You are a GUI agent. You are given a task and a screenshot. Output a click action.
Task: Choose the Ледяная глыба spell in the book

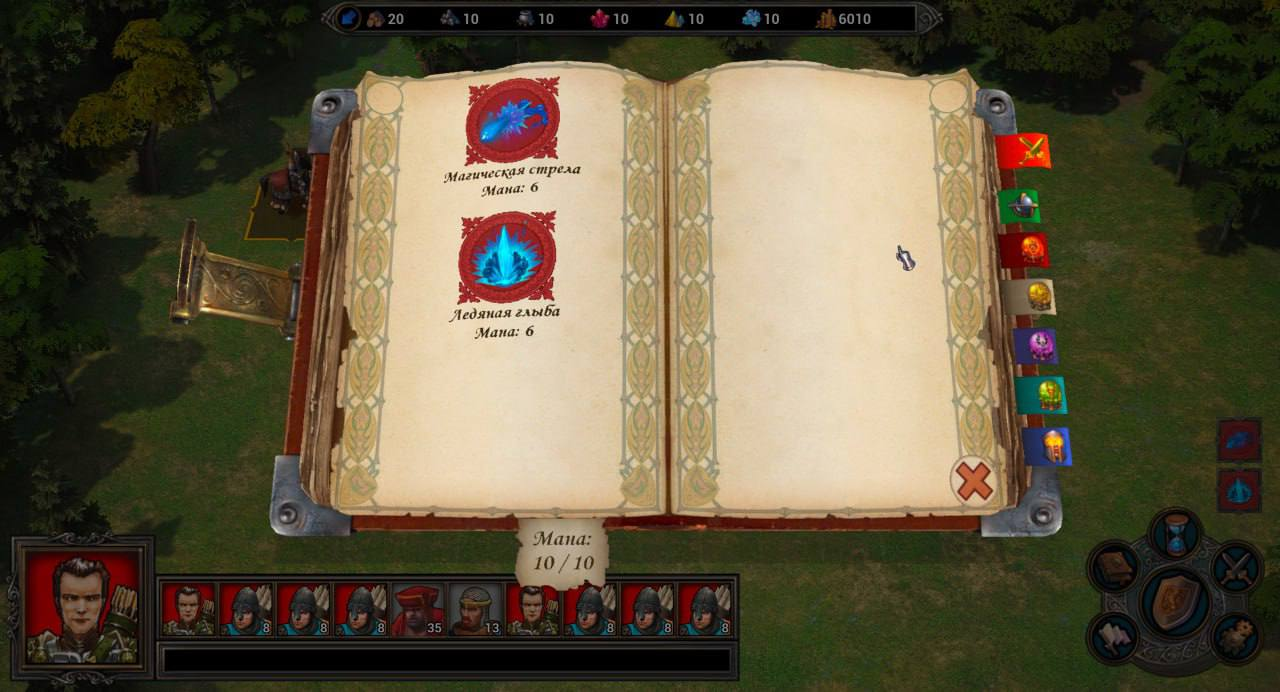507,257
